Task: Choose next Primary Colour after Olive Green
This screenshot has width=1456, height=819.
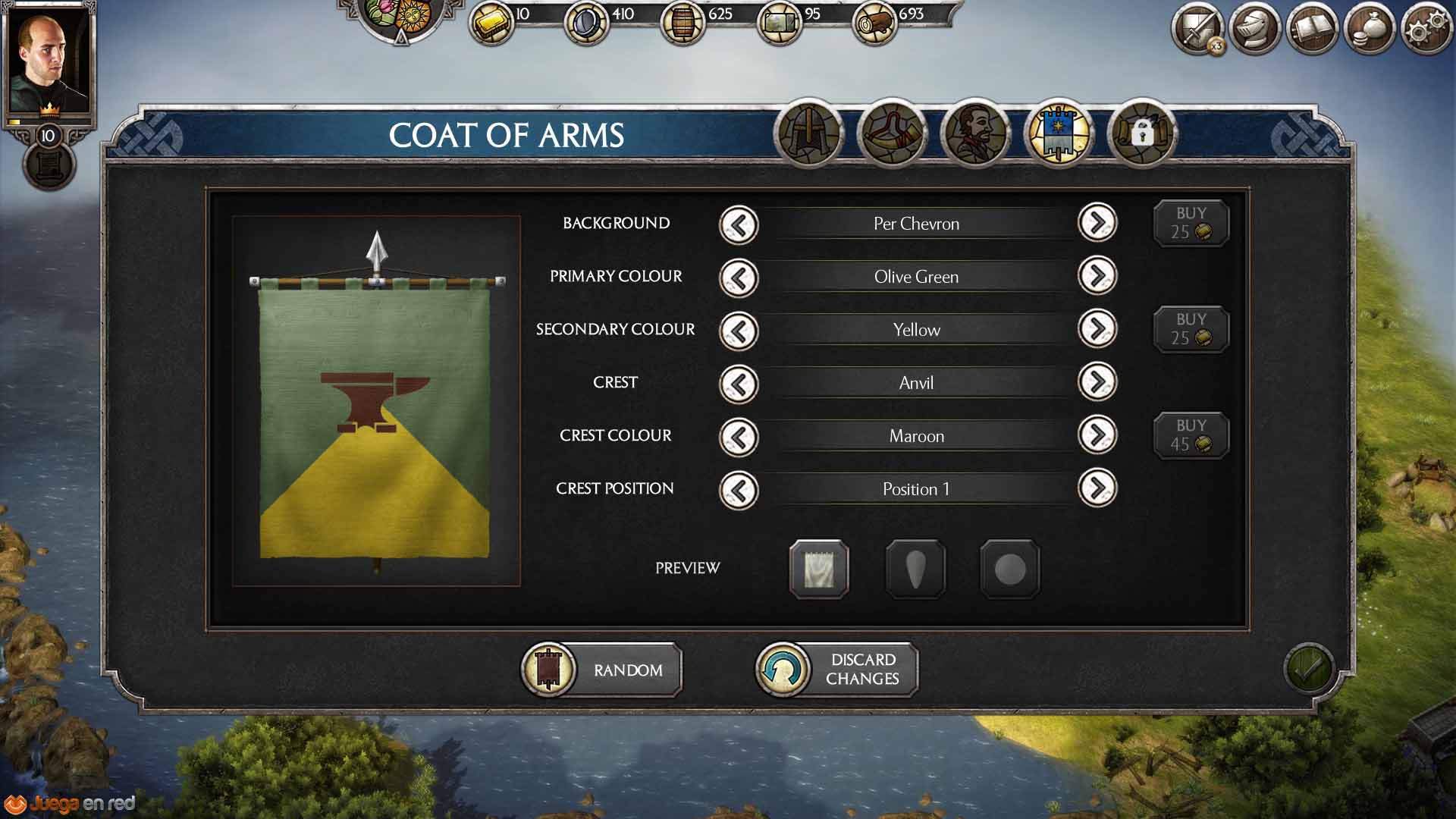Action: pos(1097,276)
